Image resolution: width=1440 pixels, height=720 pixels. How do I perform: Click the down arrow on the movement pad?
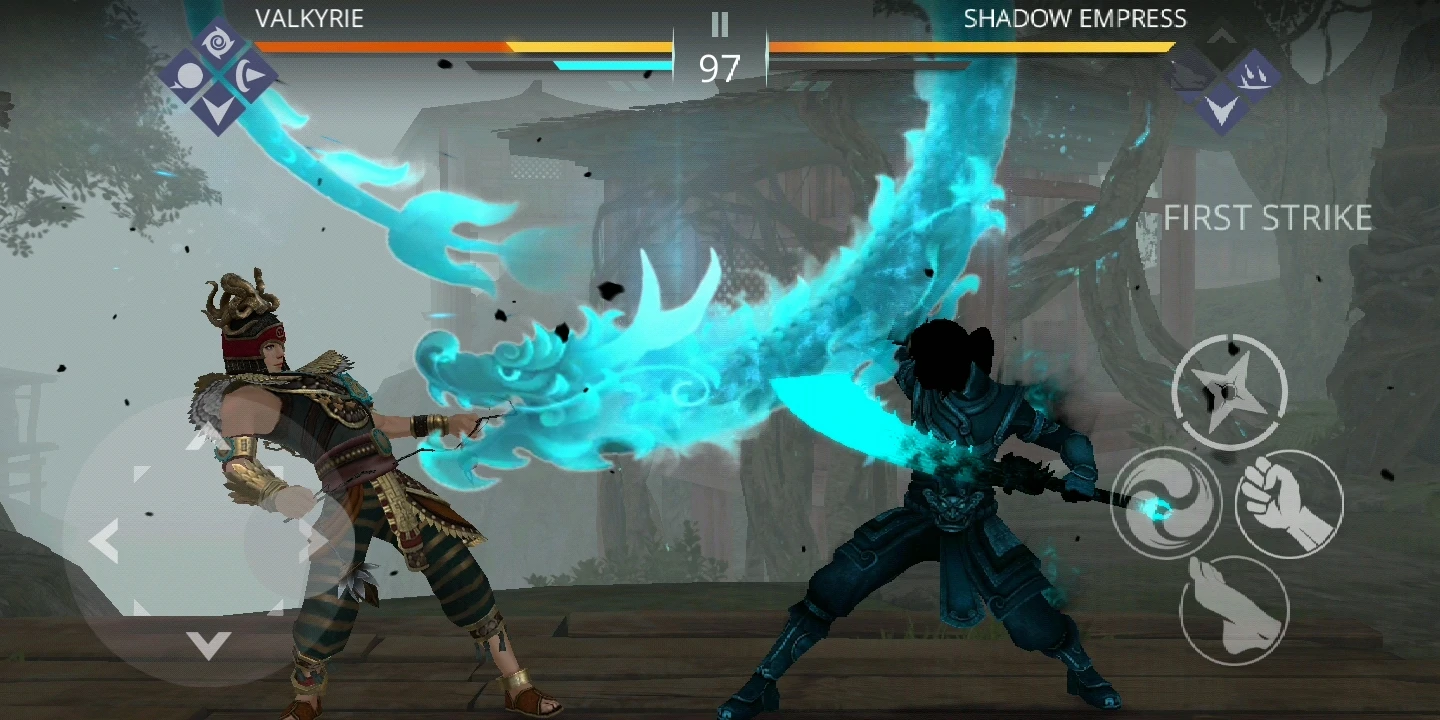tap(208, 645)
